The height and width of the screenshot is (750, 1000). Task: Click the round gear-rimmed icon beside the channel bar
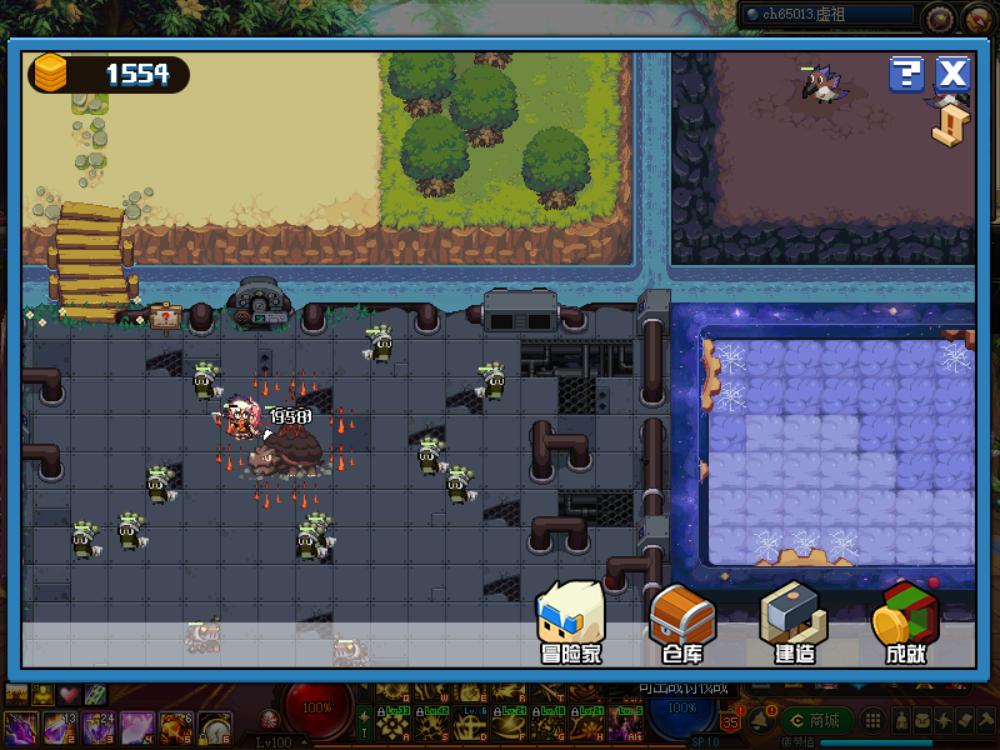938,16
